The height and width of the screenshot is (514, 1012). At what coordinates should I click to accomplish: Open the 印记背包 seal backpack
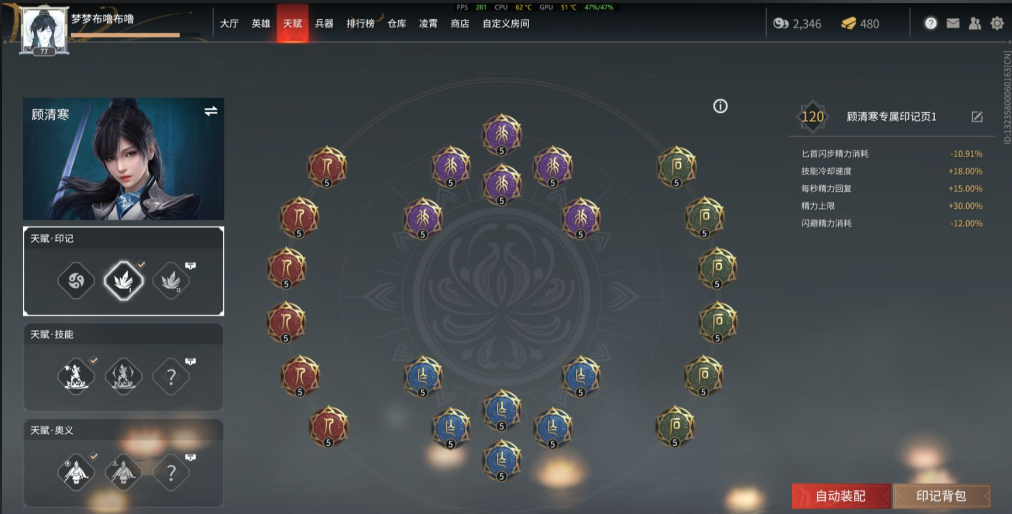941,496
